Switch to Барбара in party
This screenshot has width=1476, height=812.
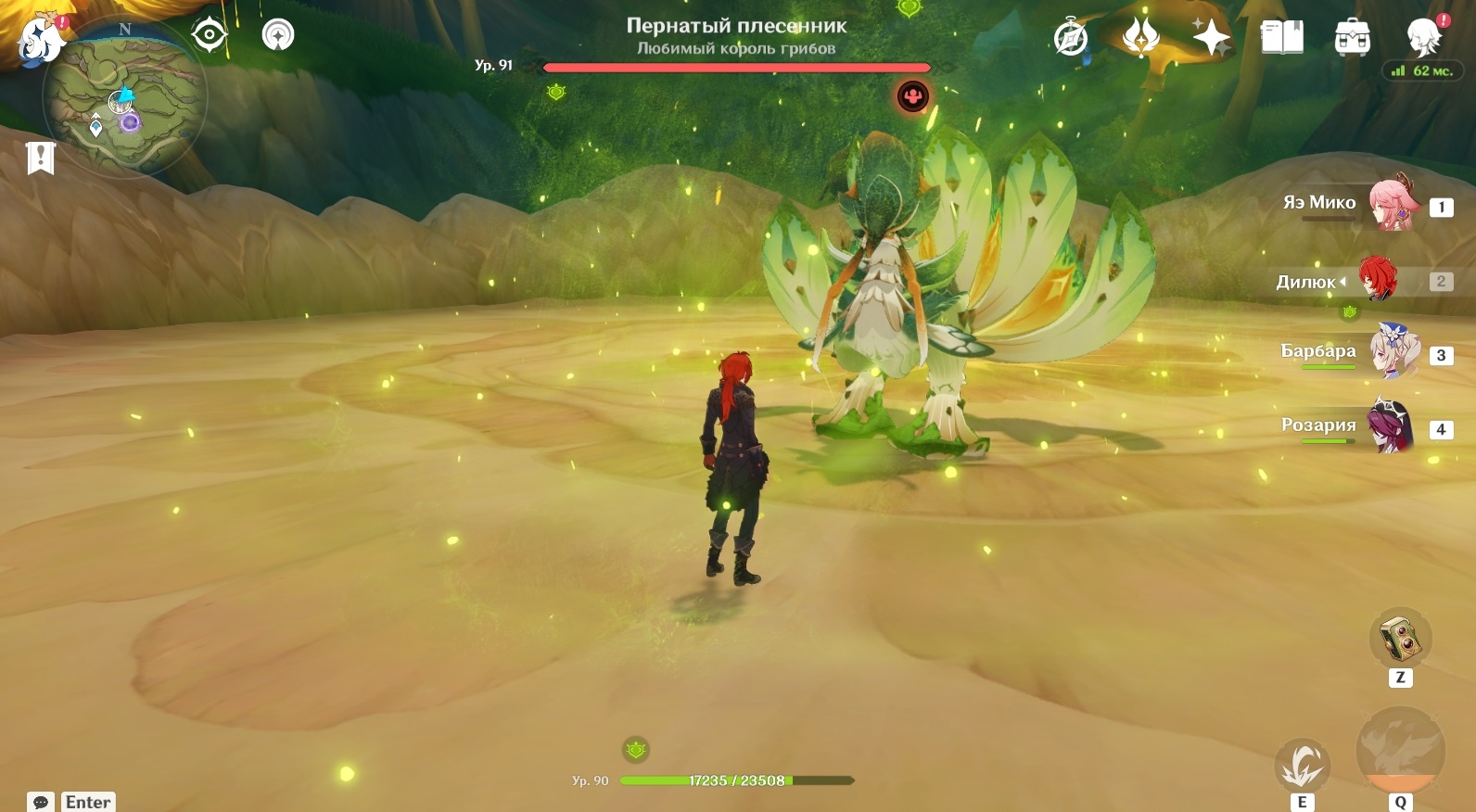coord(1393,352)
